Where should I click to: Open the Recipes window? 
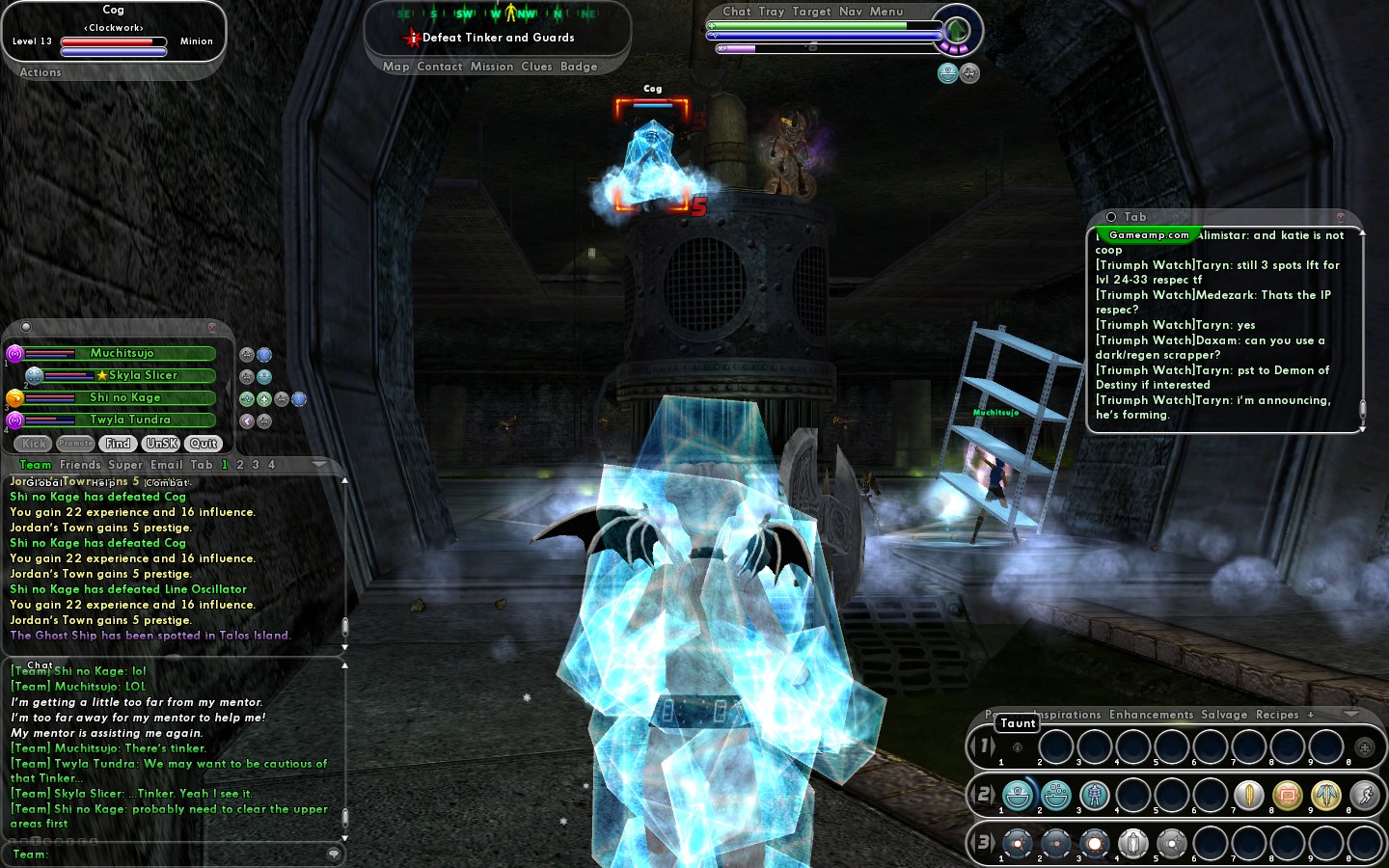click(1277, 715)
